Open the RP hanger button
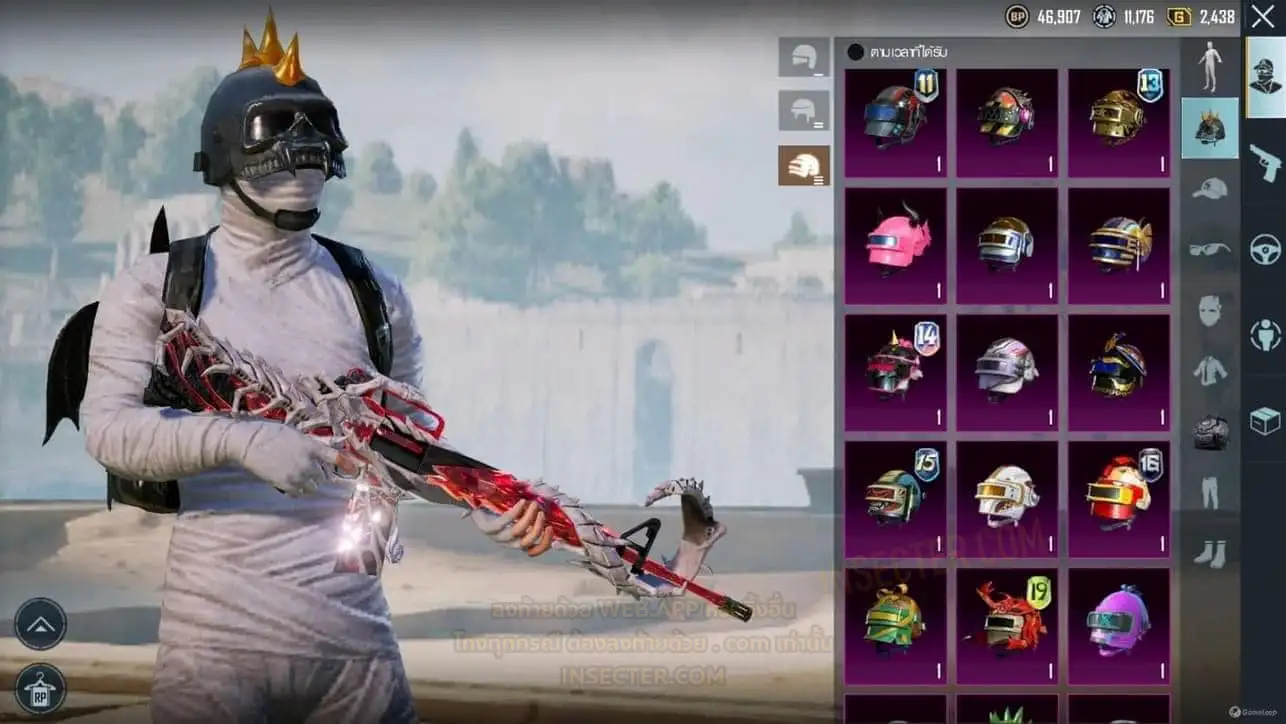Screen dimensions: 1286x724 41,688
